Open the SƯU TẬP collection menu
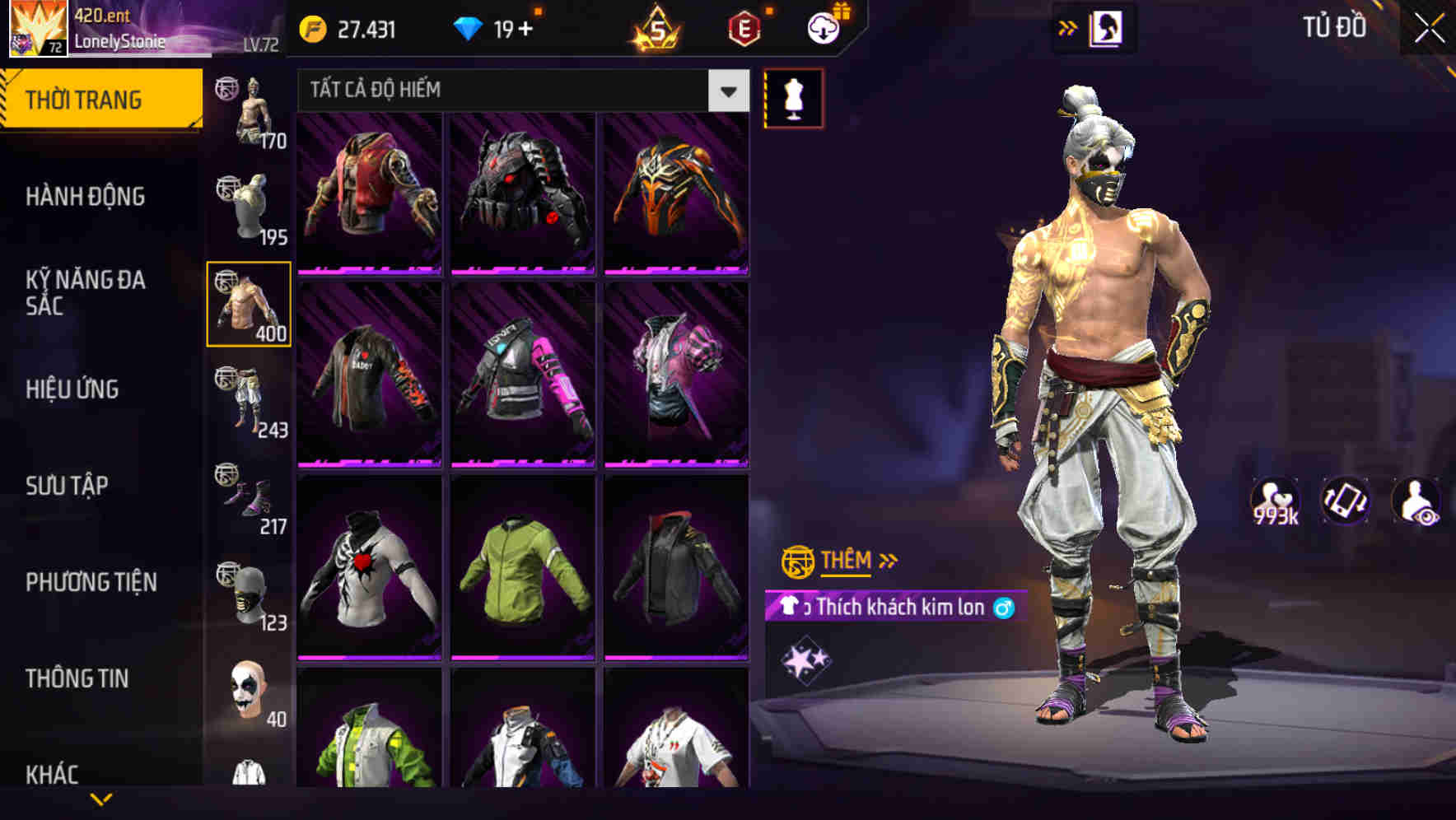Image resolution: width=1456 pixels, height=820 pixels. point(68,486)
